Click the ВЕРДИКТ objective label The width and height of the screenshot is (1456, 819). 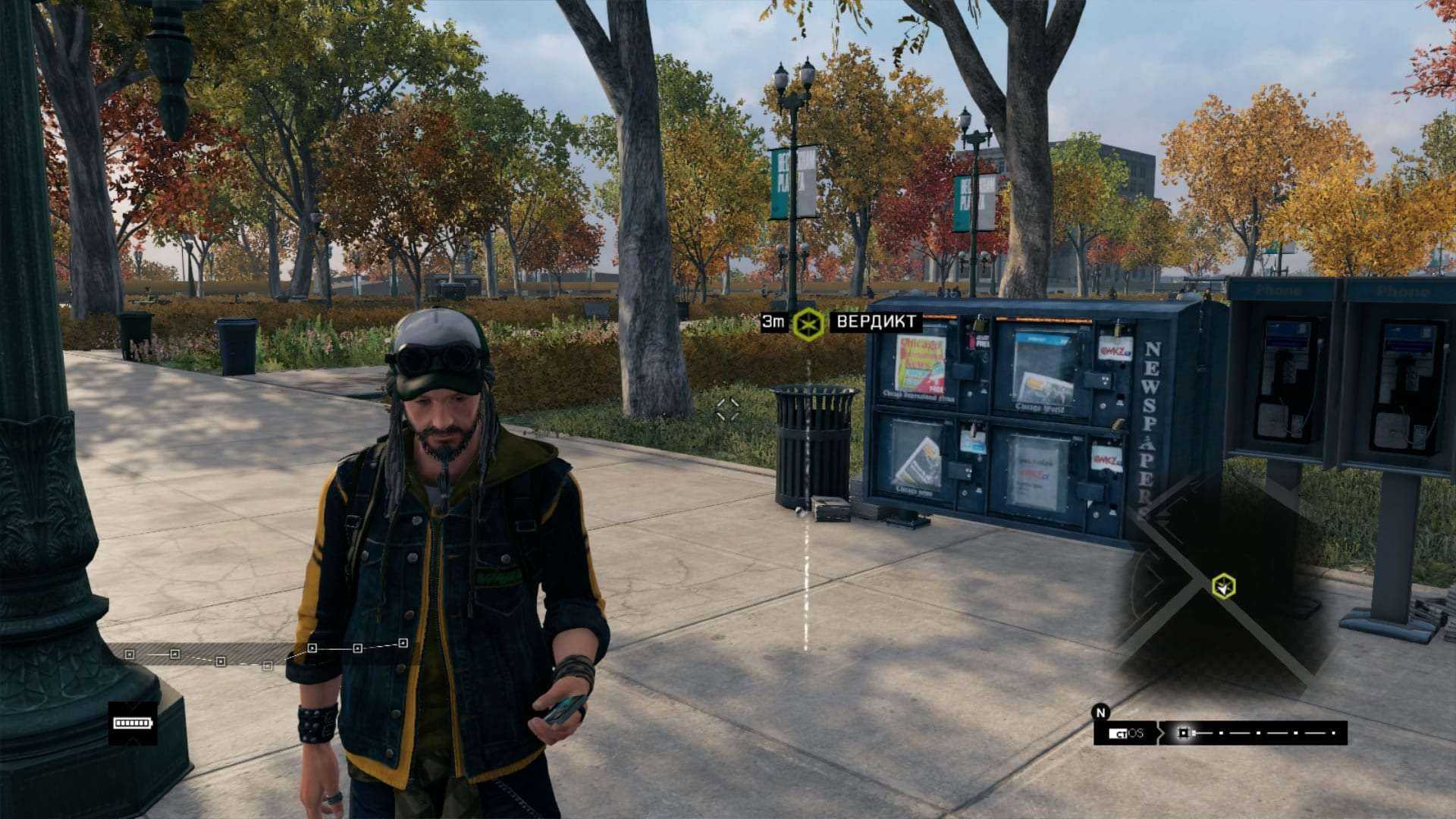pyautogui.click(x=875, y=322)
